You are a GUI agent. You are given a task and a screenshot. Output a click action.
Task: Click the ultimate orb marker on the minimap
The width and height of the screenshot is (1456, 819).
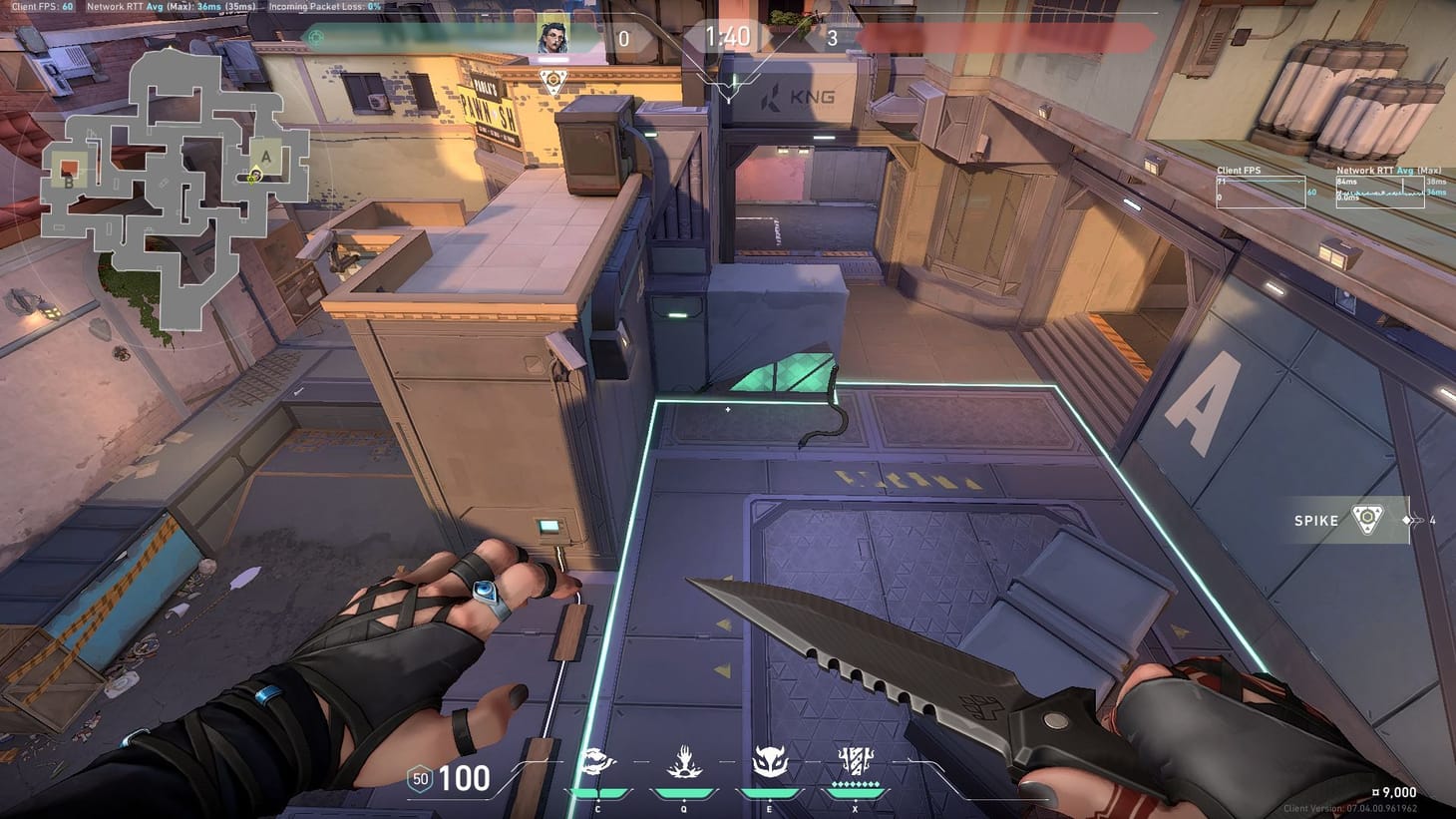click(x=250, y=180)
